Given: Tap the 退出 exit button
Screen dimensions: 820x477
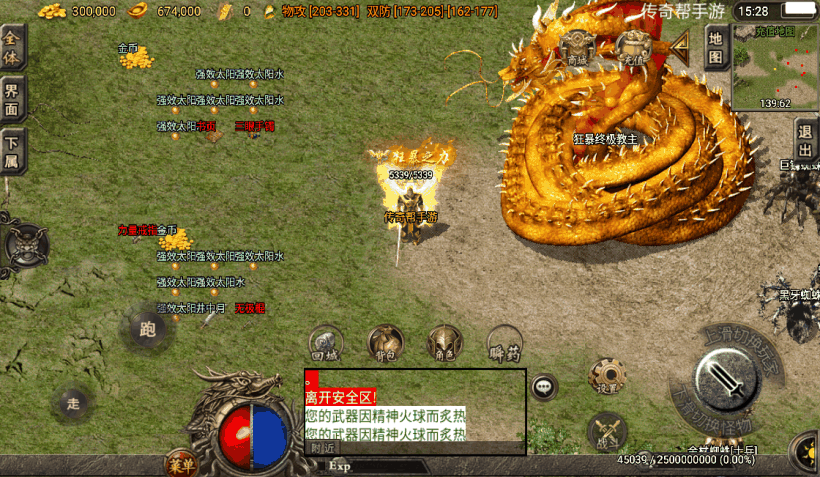Looking at the screenshot, I should (x=805, y=135).
